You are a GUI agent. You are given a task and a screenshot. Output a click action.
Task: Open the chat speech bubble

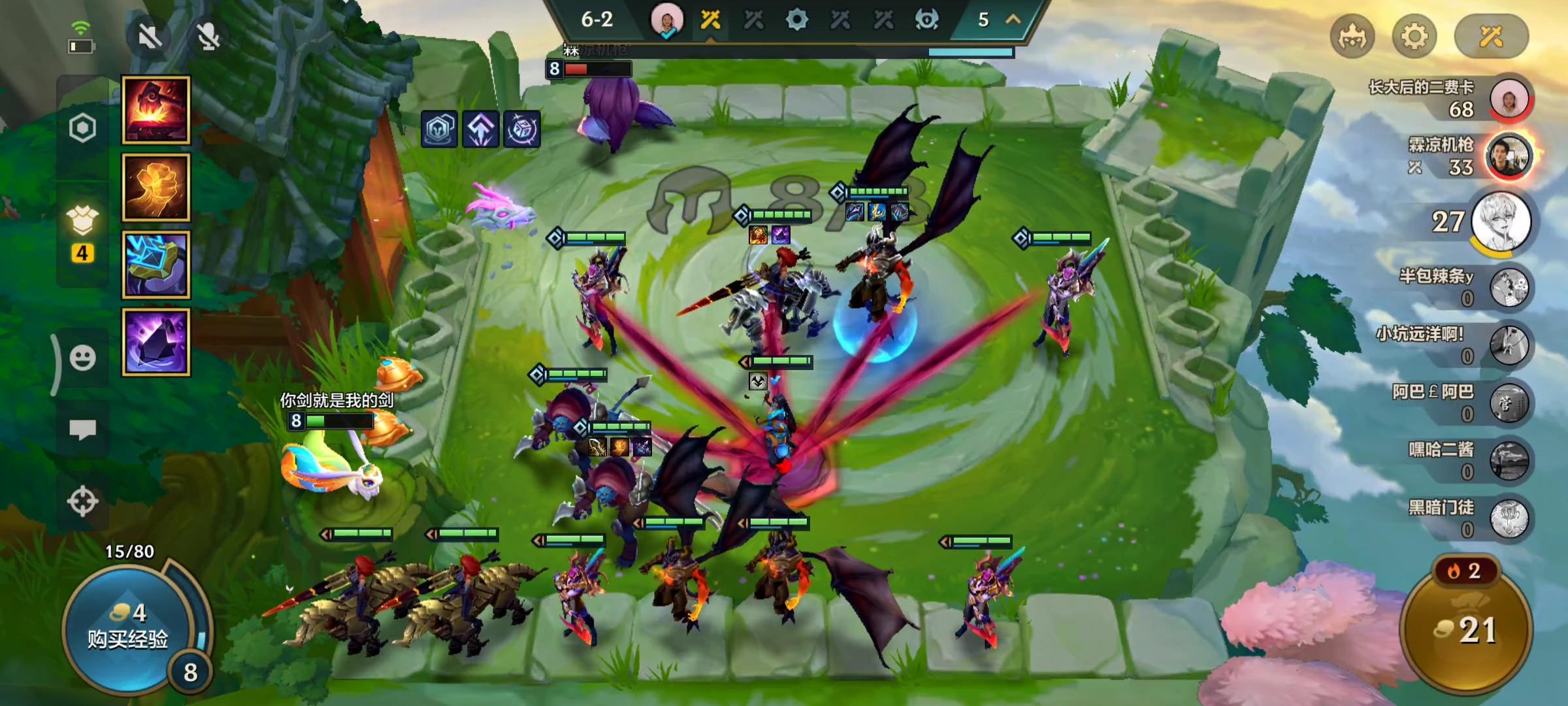[x=82, y=429]
